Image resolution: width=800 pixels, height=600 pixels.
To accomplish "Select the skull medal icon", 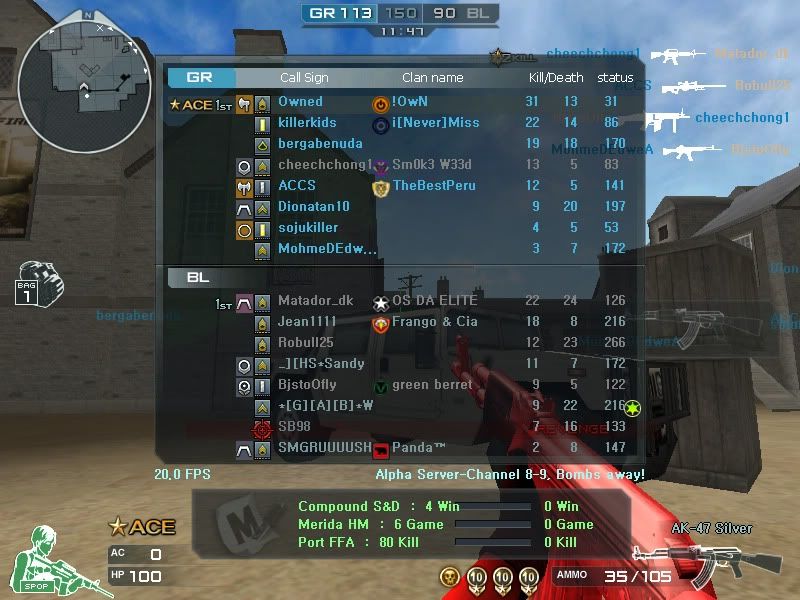I will tap(451, 576).
